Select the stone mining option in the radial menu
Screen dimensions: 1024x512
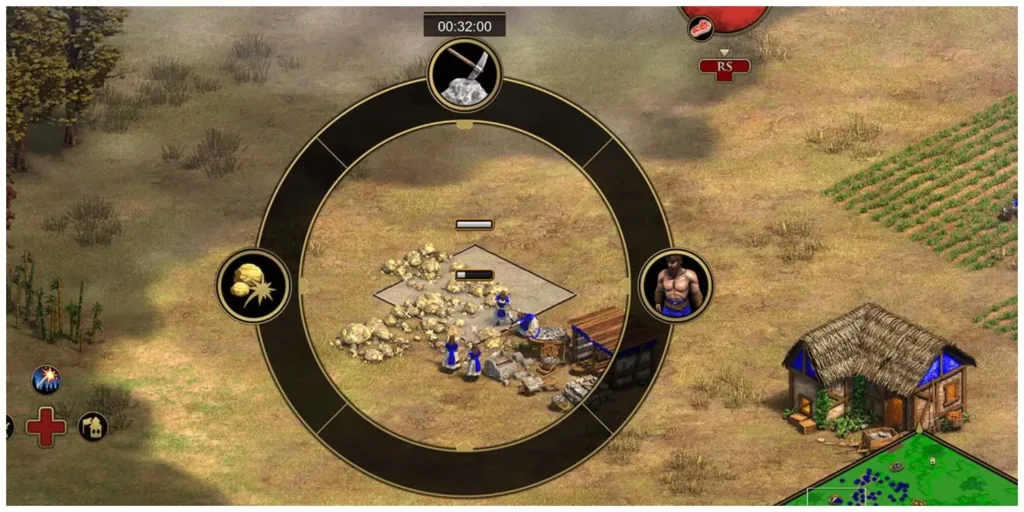tap(464, 75)
